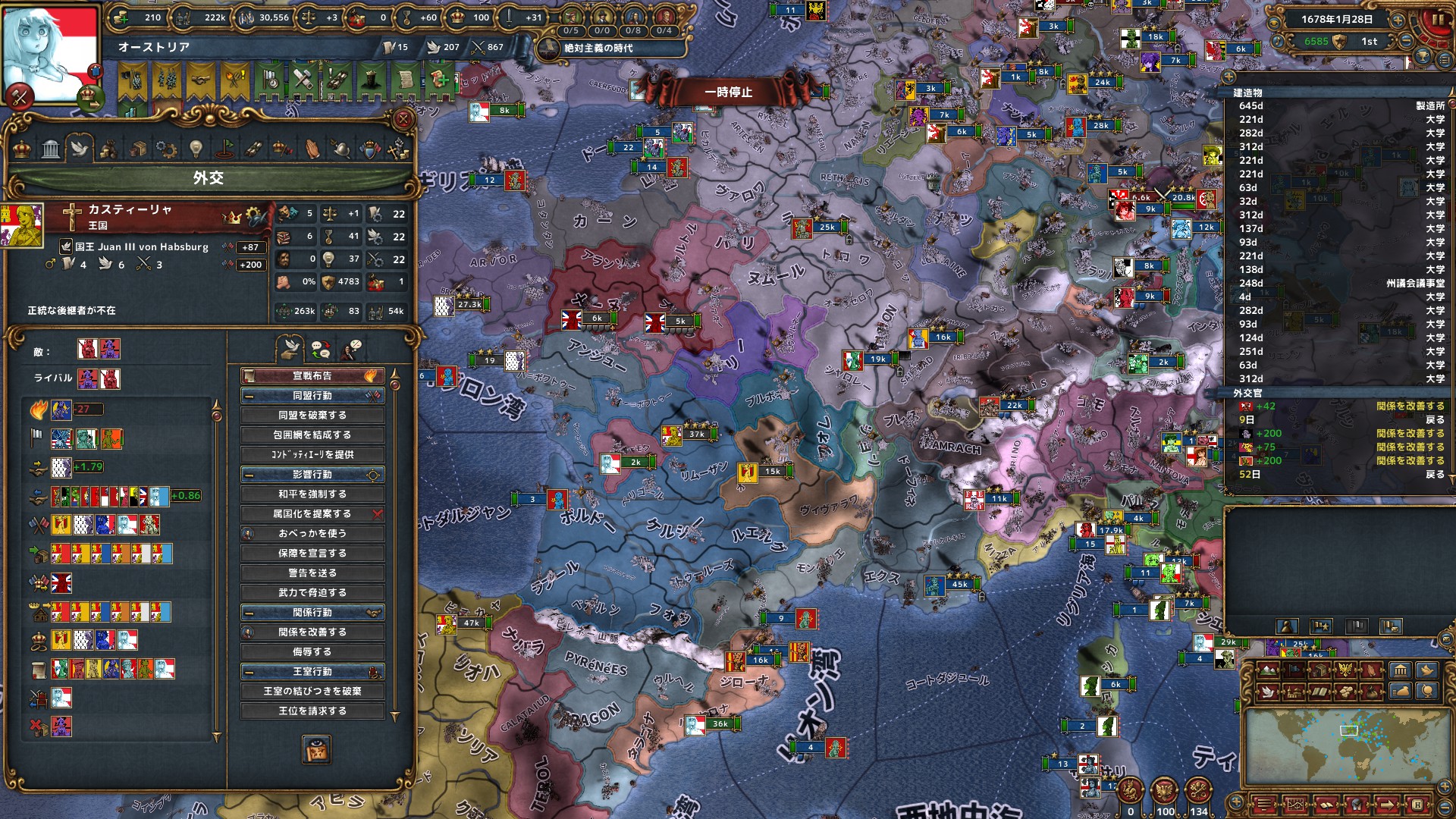1456x819 pixels.
Task: Select 関係を改善する in the action list
Action: click(x=312, y=632)
